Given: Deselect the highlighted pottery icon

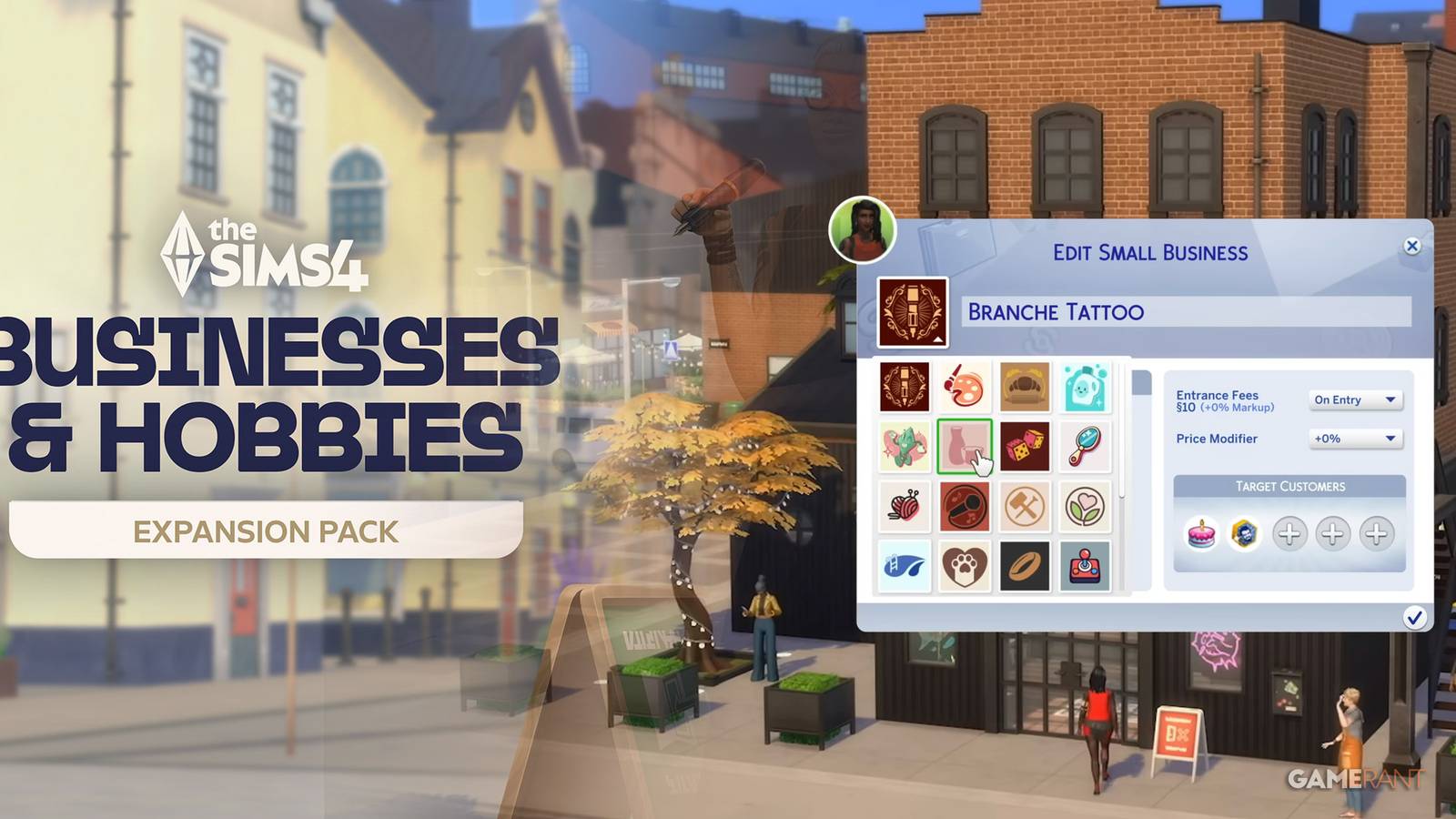Looking at the screenshot, I should click(965, 446).
